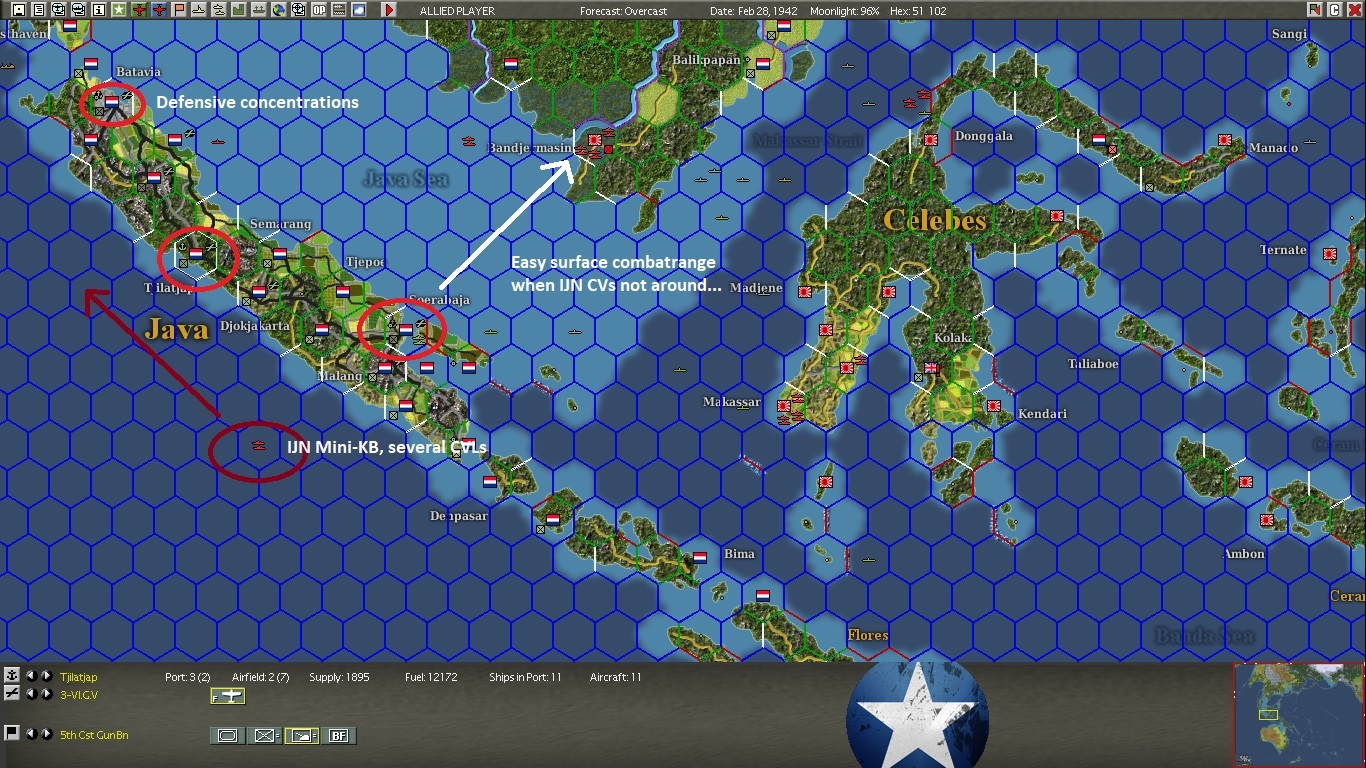This screenshot has width=1366, height=768.
Task: Toggle the BF base forces button
Action: 339,735
